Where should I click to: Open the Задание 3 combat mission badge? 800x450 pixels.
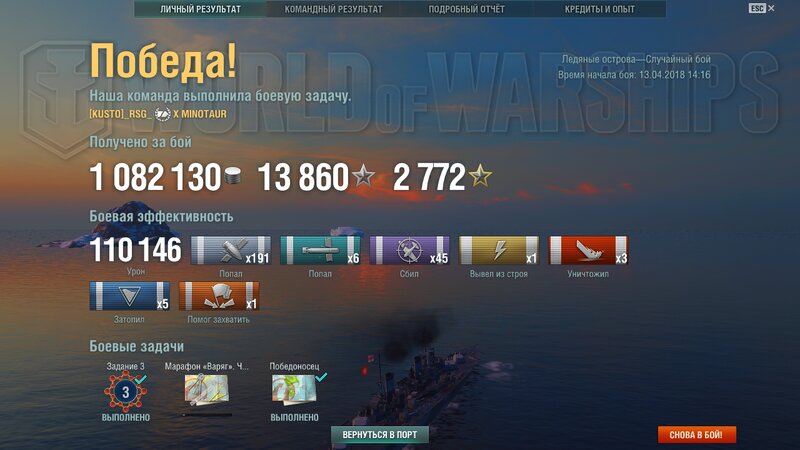pos(126,392)
